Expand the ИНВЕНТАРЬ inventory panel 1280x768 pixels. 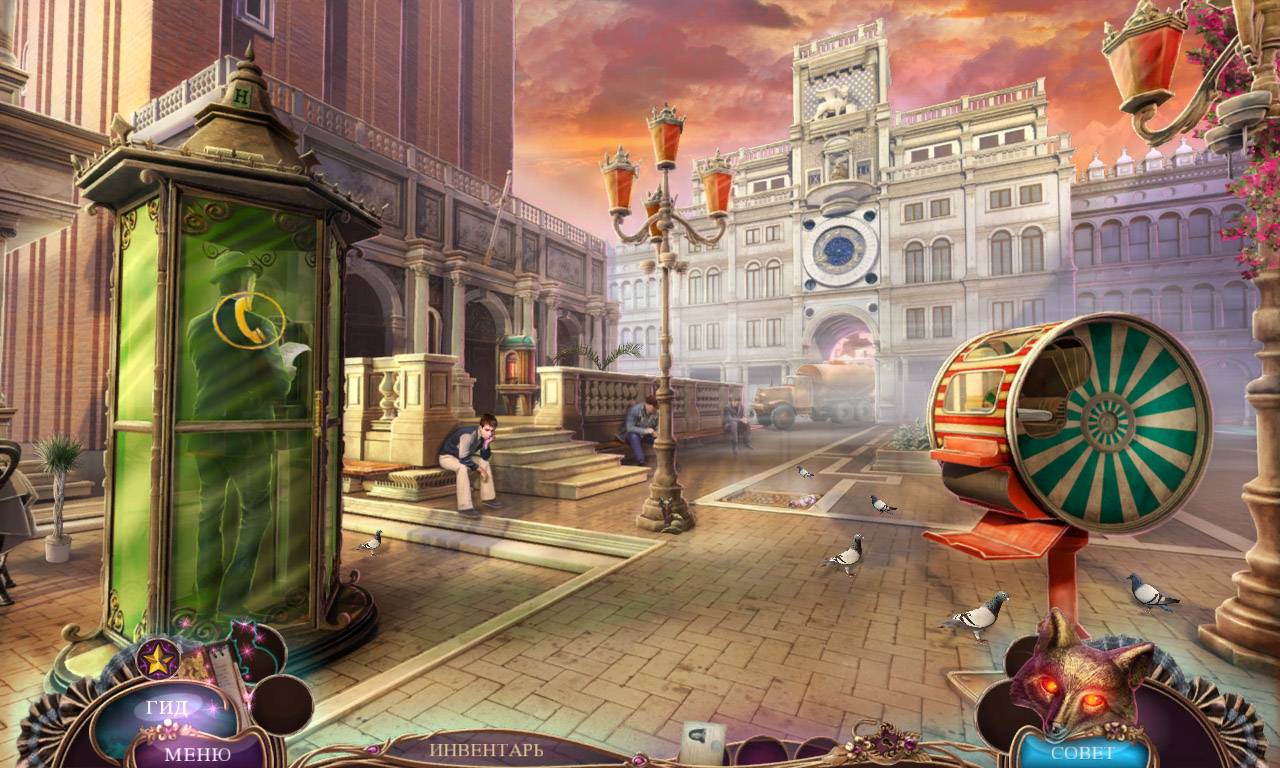click(487, 749)
